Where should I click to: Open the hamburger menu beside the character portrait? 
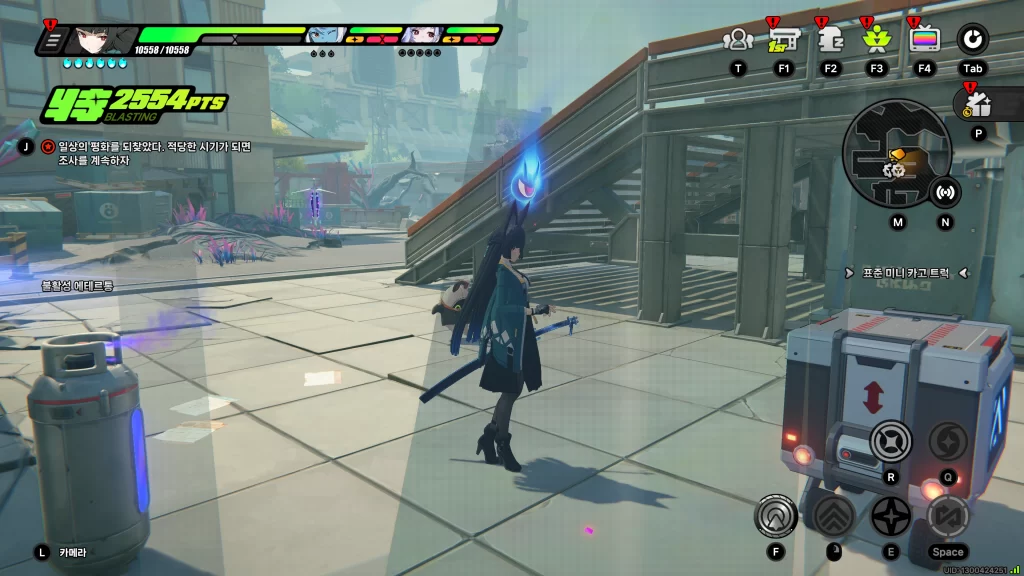pos(52,41)
